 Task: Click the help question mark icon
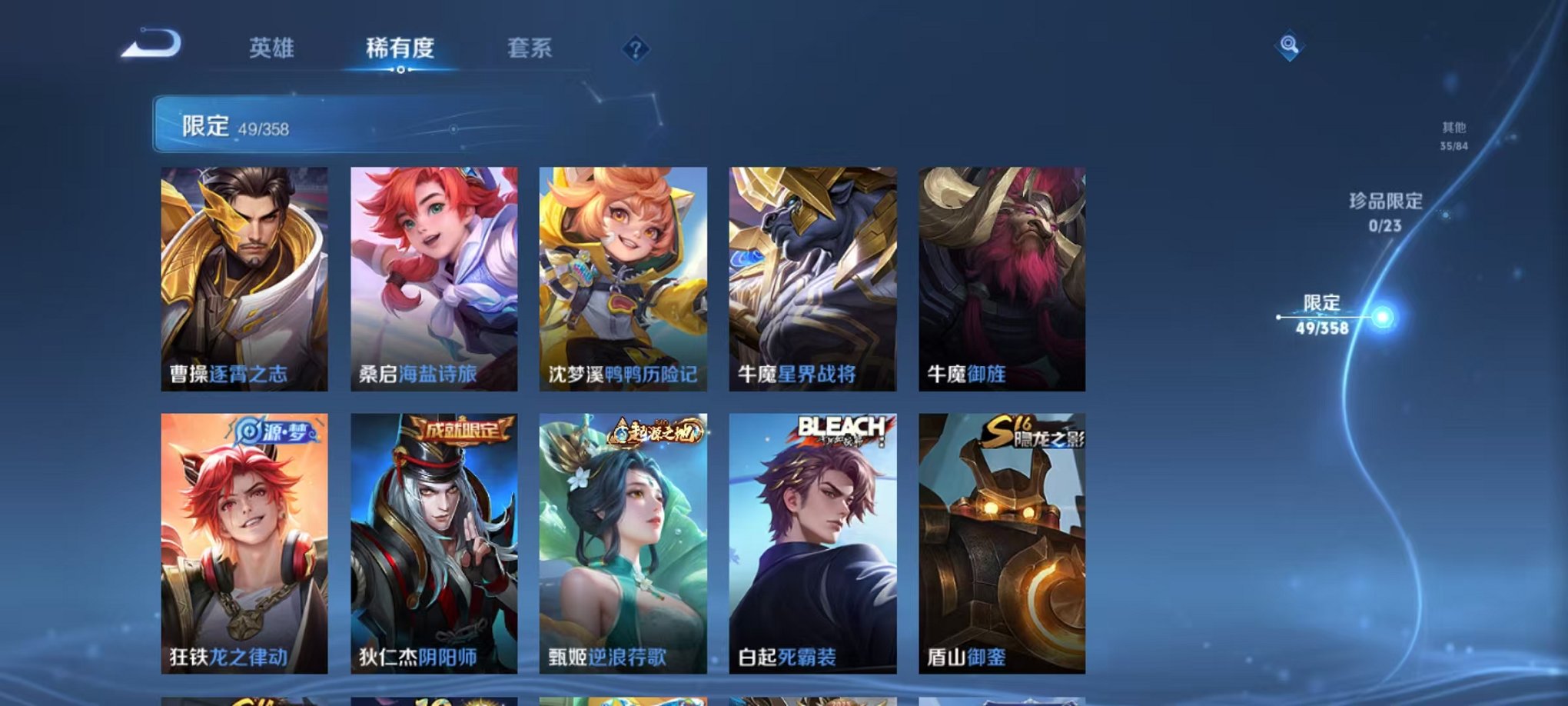(632, 50)
